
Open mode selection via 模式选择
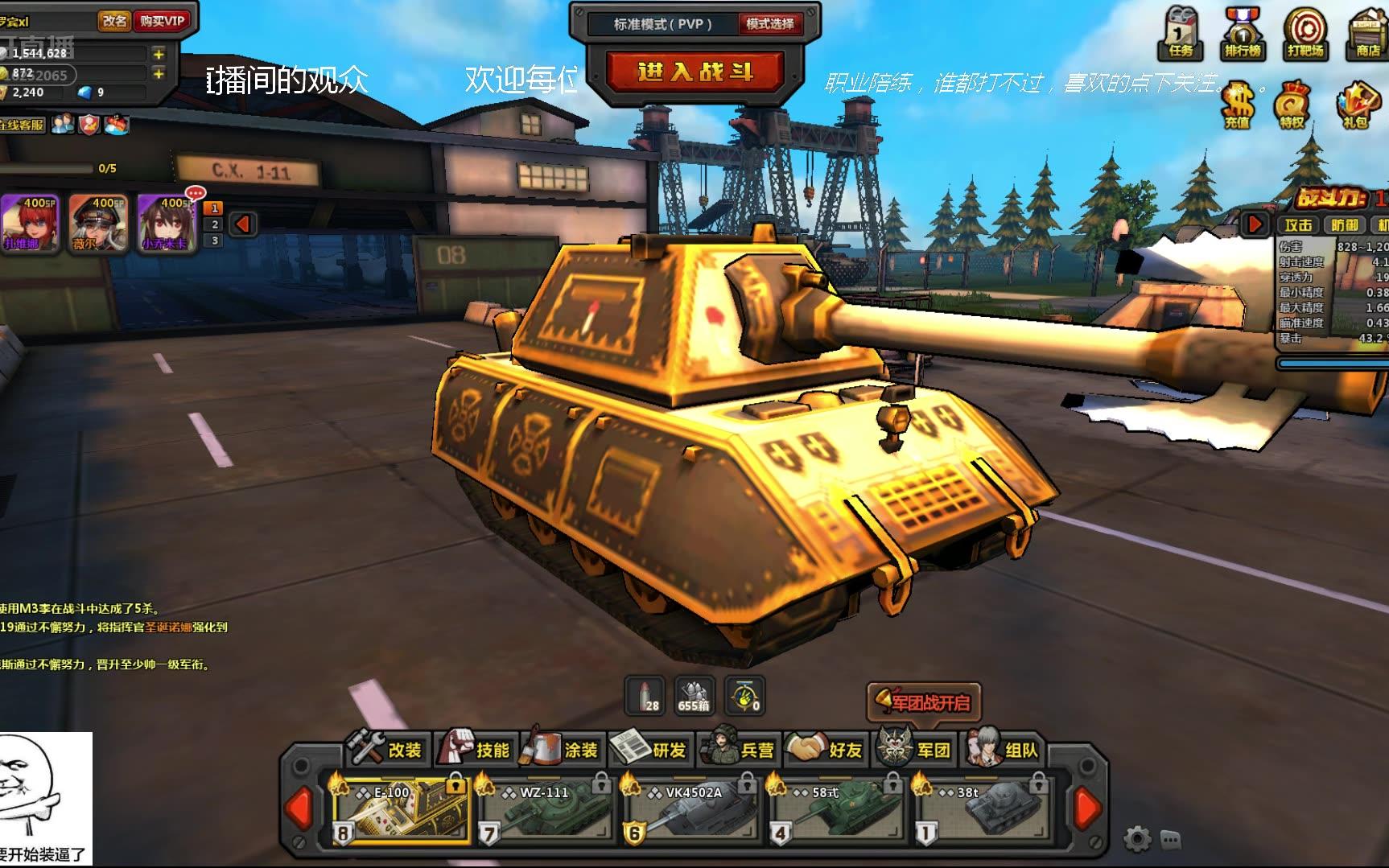pos(769,24)
